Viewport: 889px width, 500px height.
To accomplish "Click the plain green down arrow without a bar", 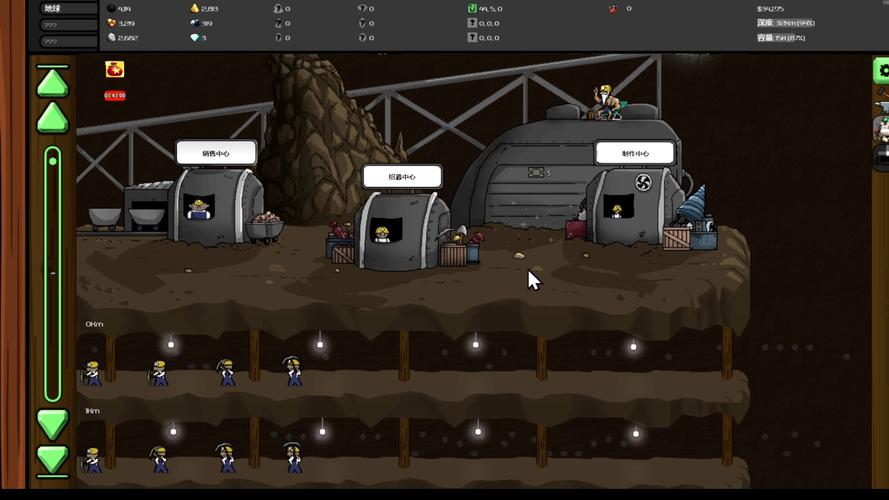I will click(x=52, y=424).
